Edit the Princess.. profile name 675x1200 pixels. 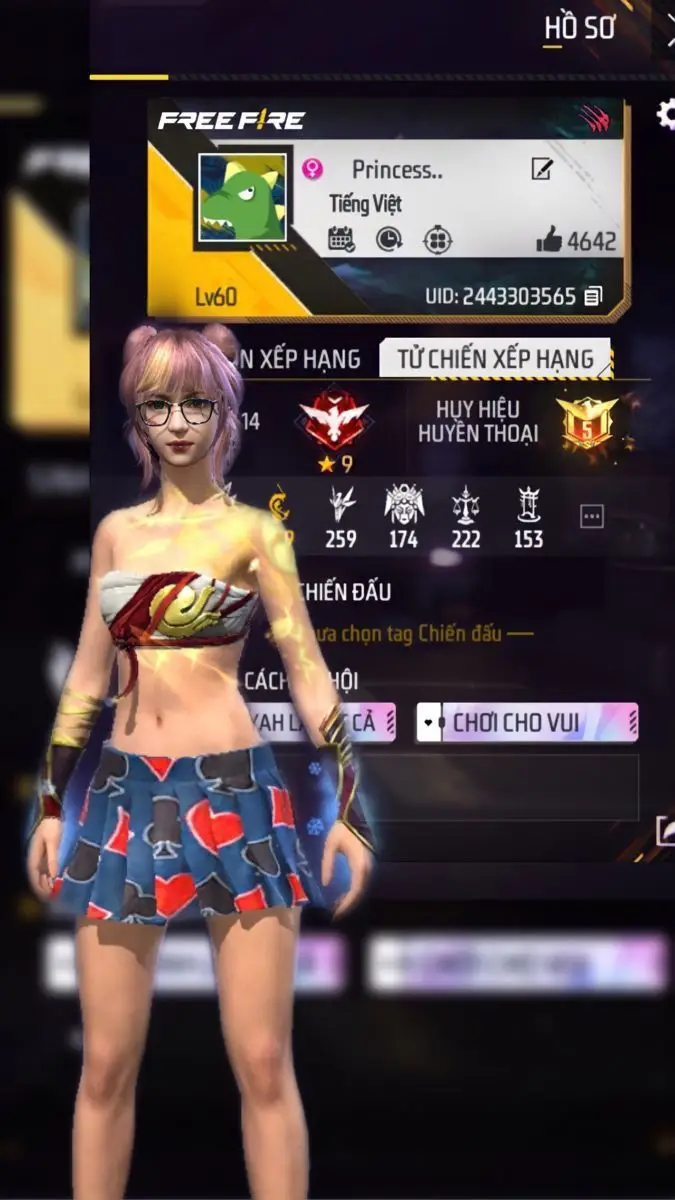click(542, 169)
